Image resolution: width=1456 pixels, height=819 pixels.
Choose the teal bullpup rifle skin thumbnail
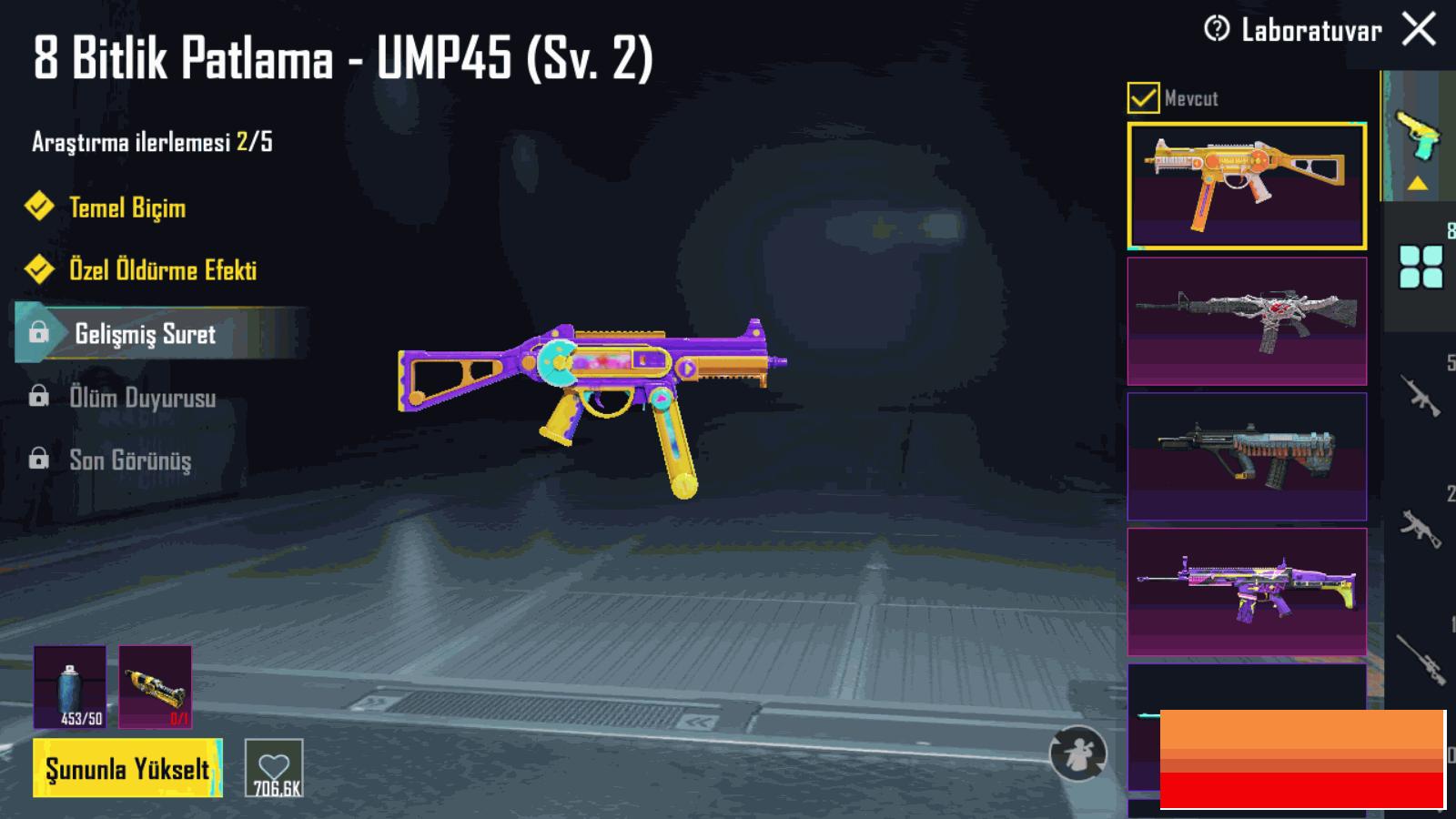pyautogui.click(x=1247, y=456)
